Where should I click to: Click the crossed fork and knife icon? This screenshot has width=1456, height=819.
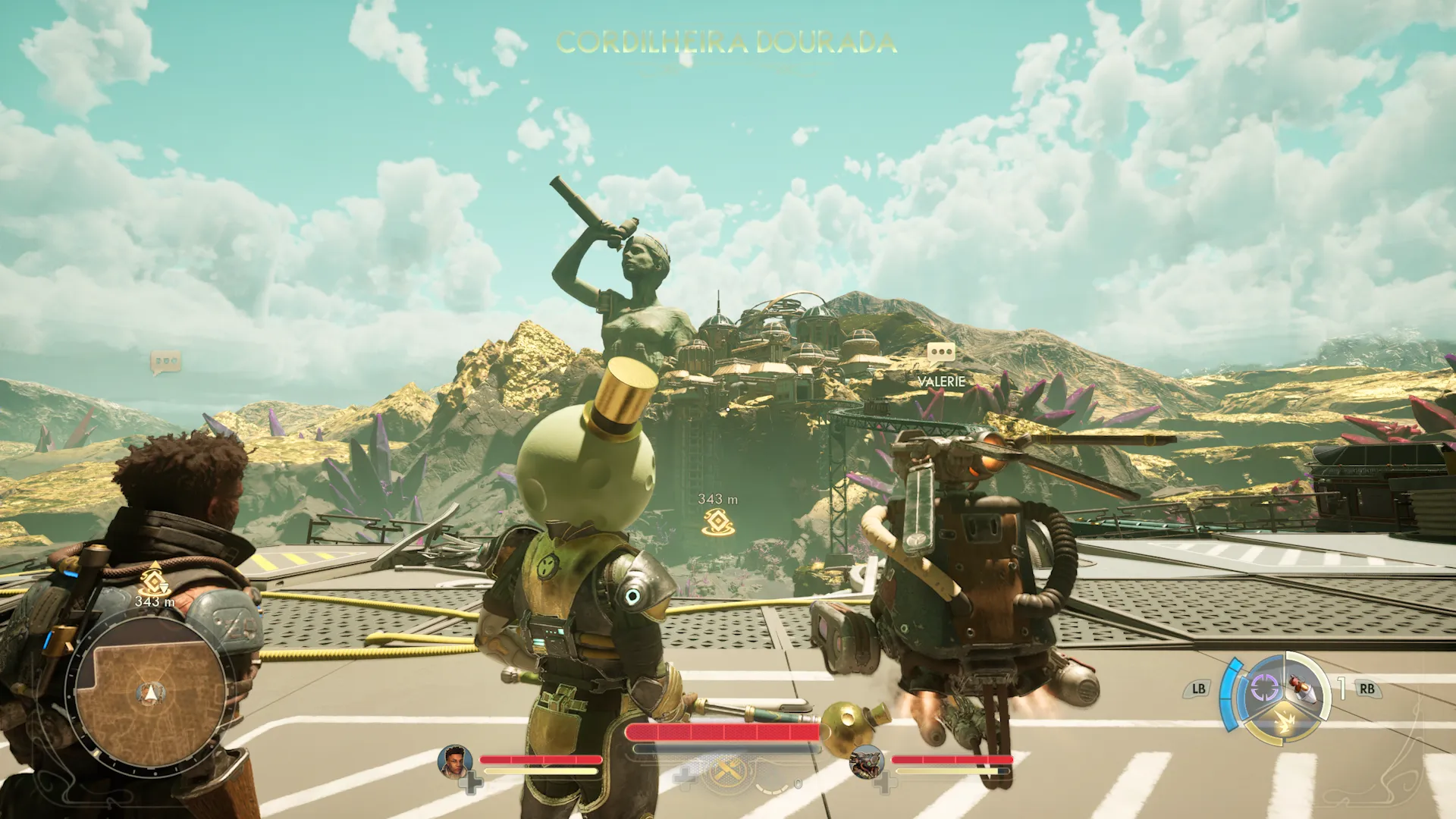pos(728,772)
